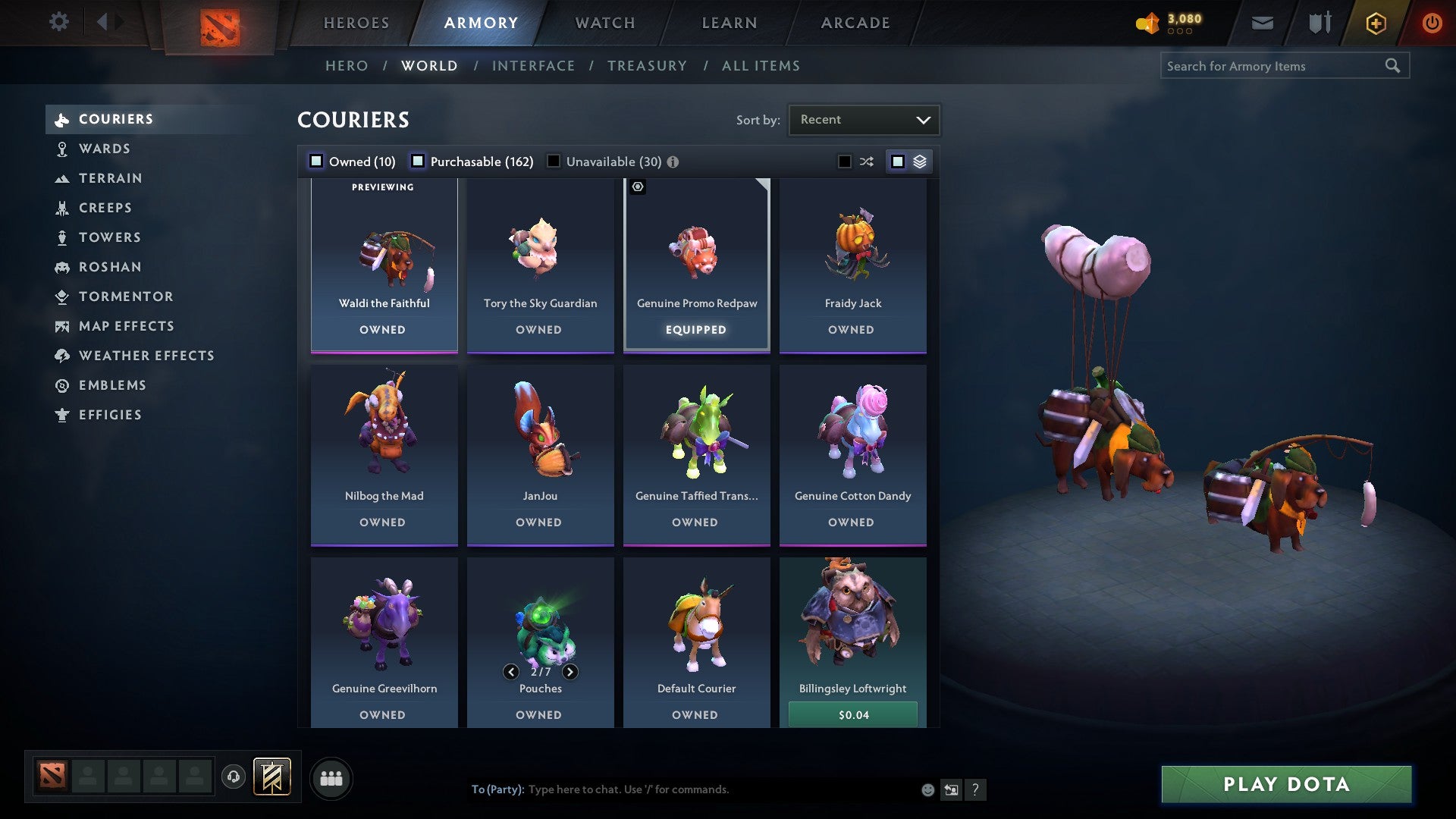Buy Billingsley Loftwright for $0.04

[852, 714]
